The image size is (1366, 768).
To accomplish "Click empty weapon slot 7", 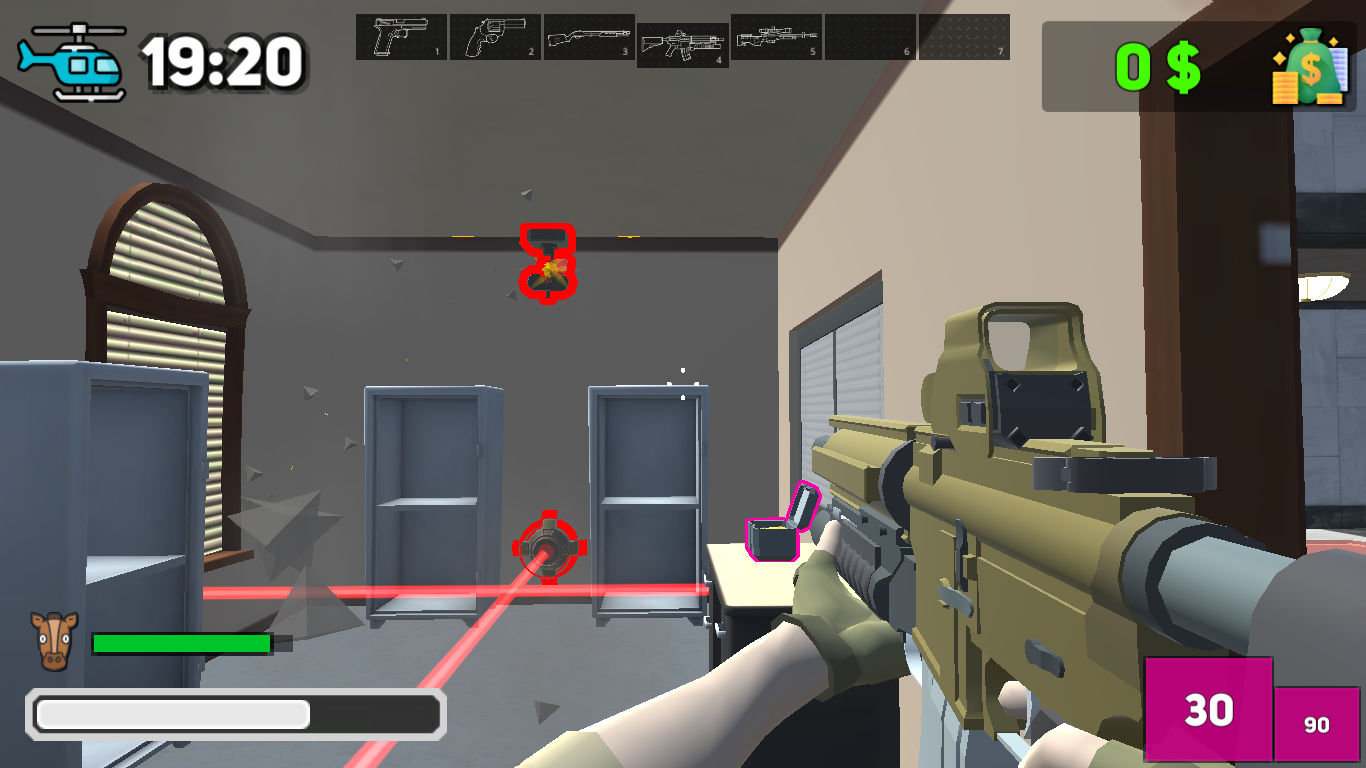I will tap(962, 39).
